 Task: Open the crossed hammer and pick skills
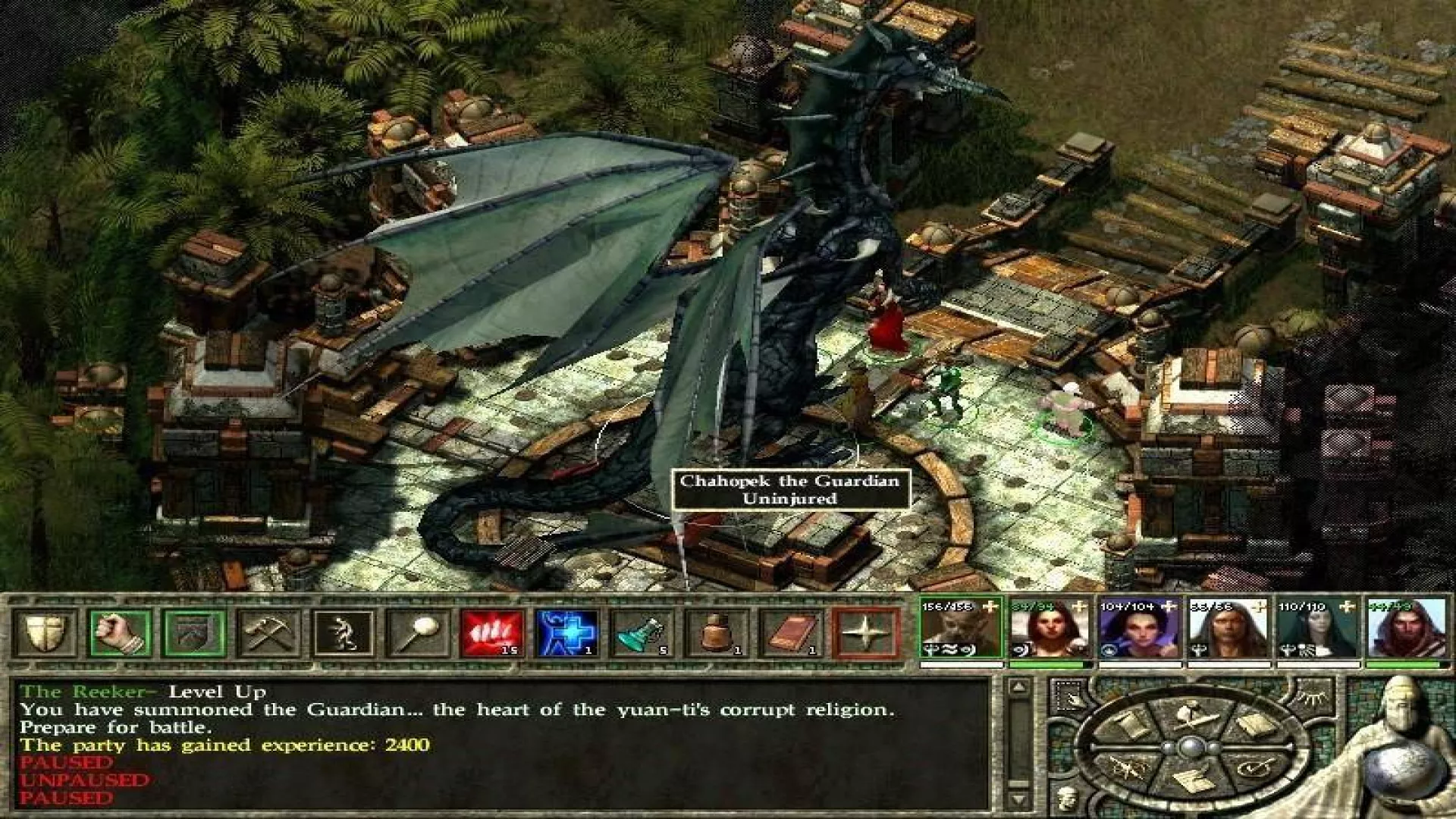pos(268,632)
